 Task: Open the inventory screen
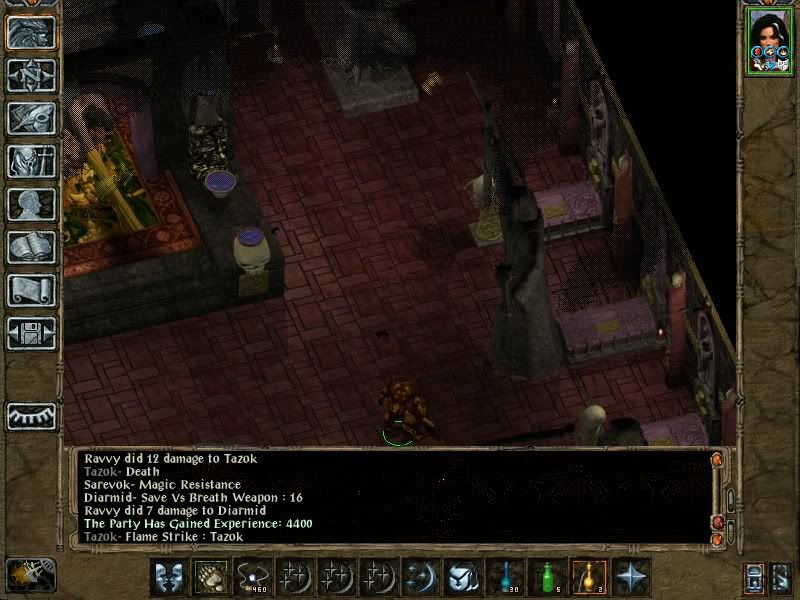tap(31, 161)
